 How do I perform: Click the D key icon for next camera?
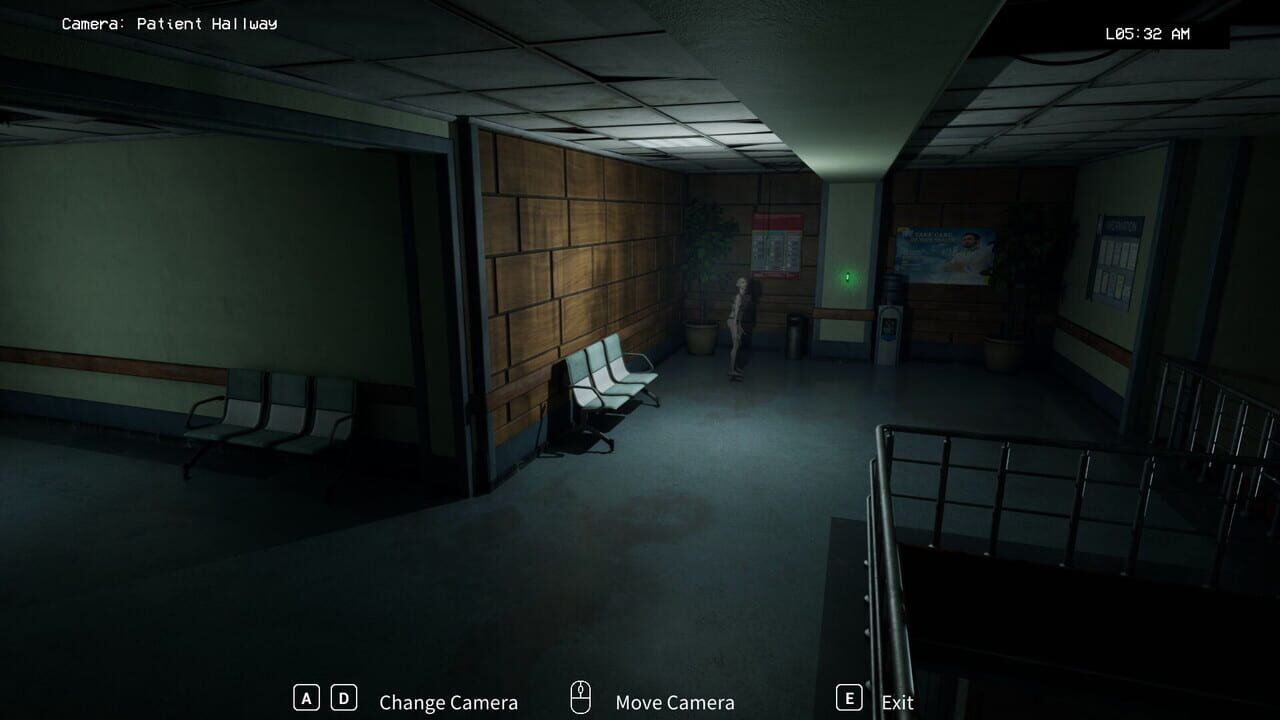click(x=342, y=699)
